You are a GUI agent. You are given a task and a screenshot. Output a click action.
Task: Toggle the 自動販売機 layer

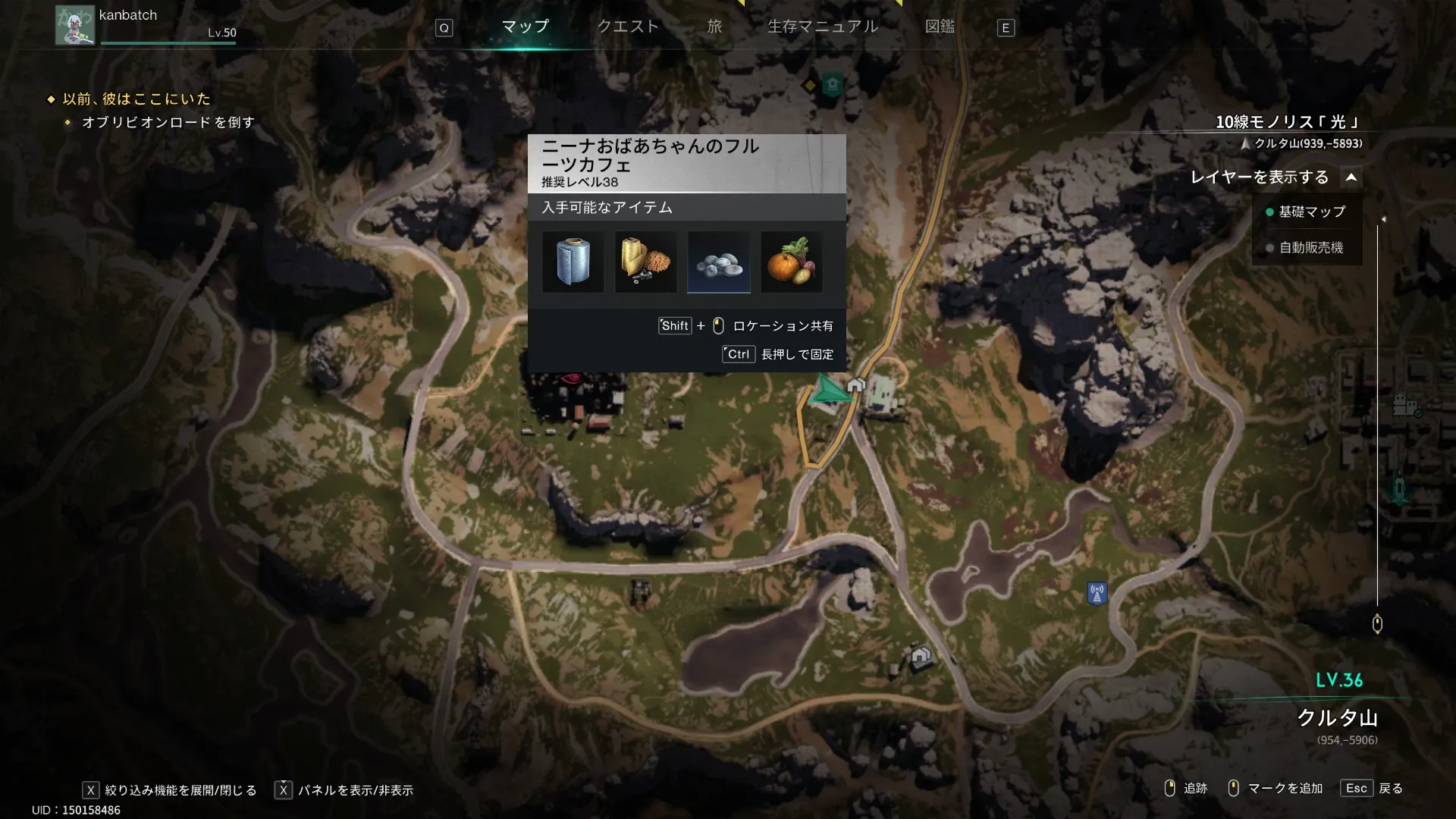tap(1306, 248)
